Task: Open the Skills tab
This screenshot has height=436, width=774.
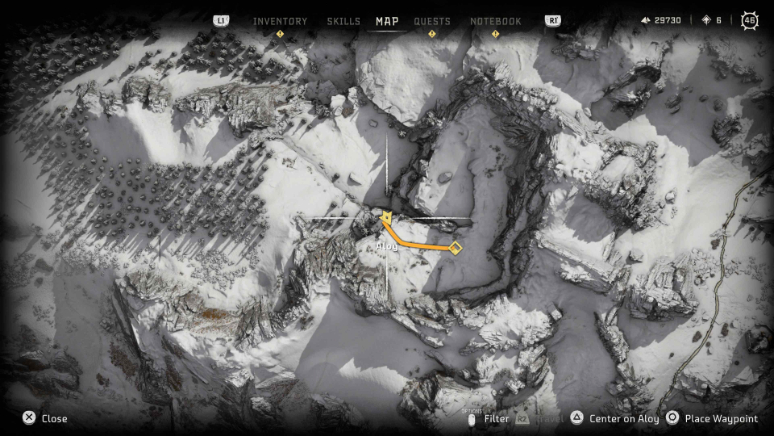Action: pos(343,21)
